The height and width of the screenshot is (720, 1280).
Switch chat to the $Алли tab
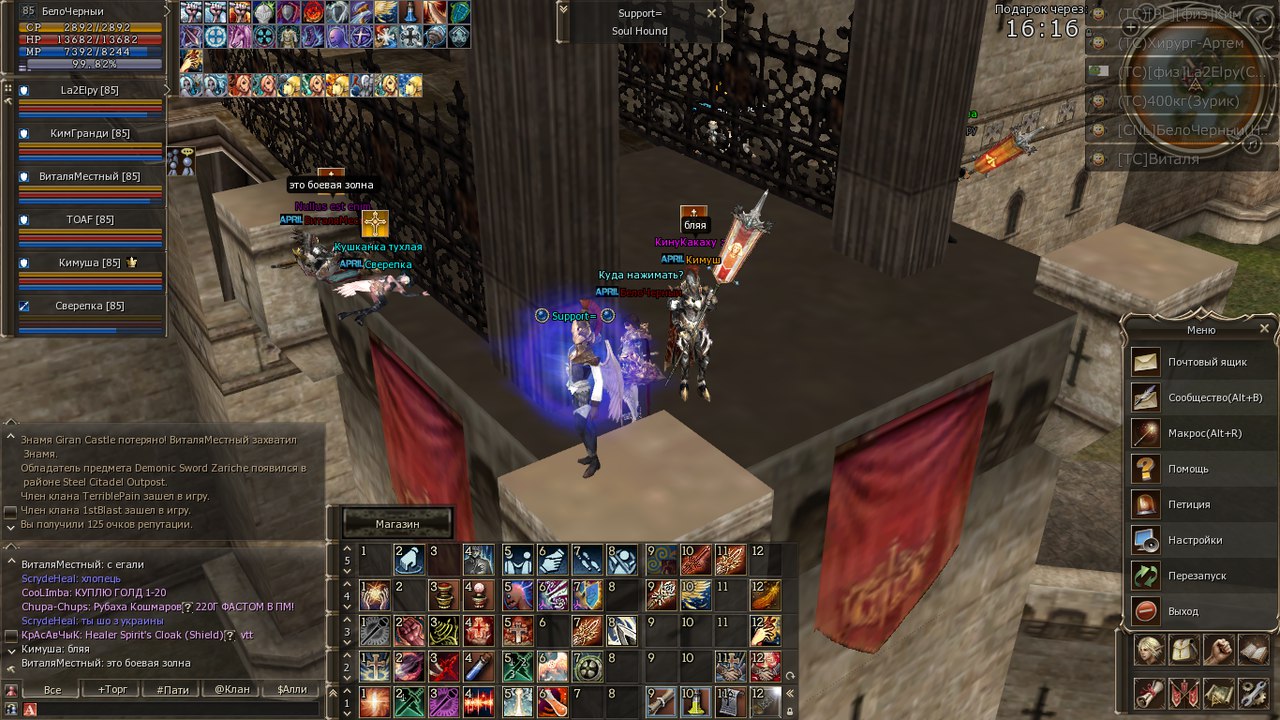coord(292,690)
